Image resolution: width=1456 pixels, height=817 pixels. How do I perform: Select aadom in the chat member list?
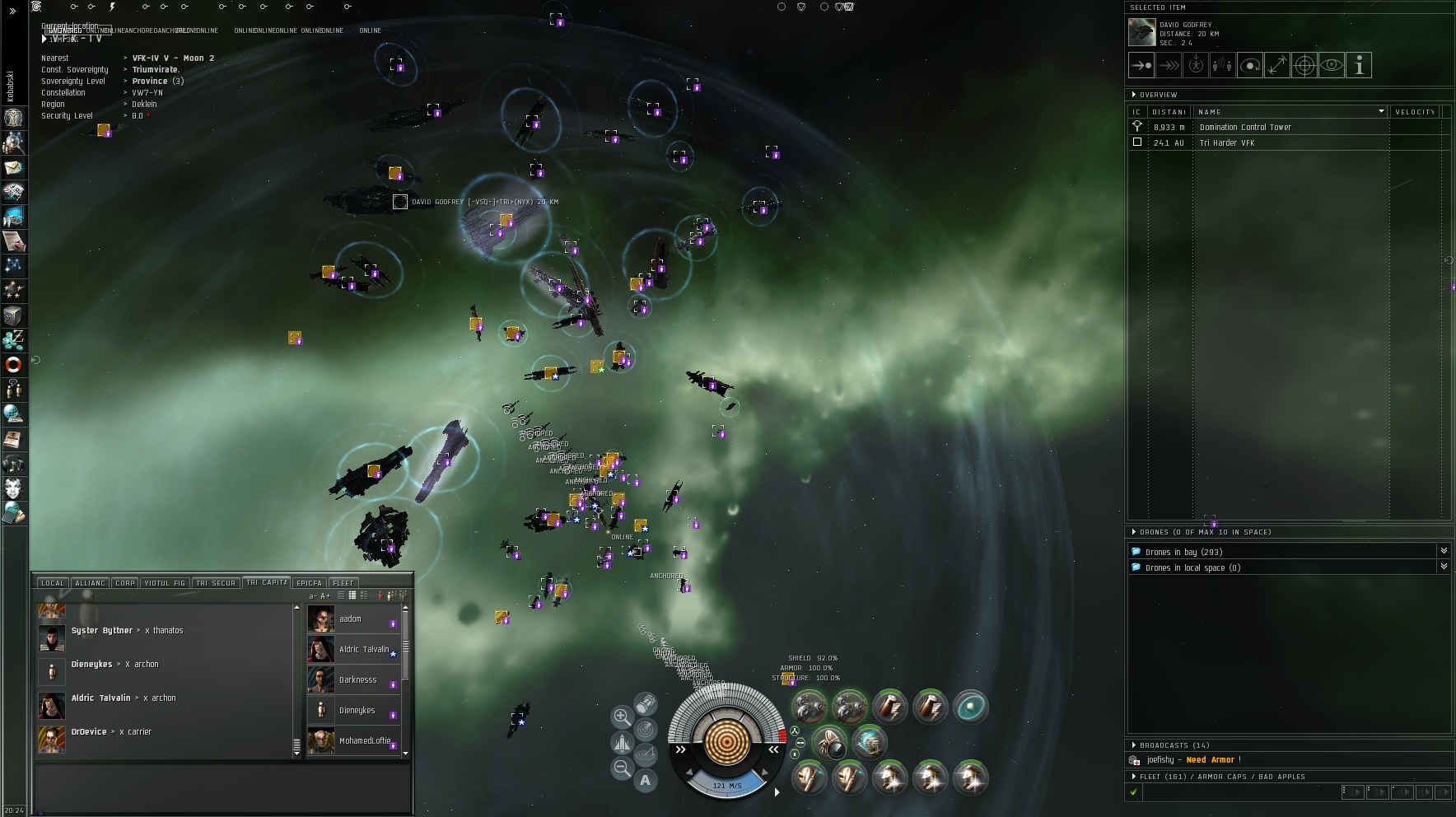click(x=351, y=619)
